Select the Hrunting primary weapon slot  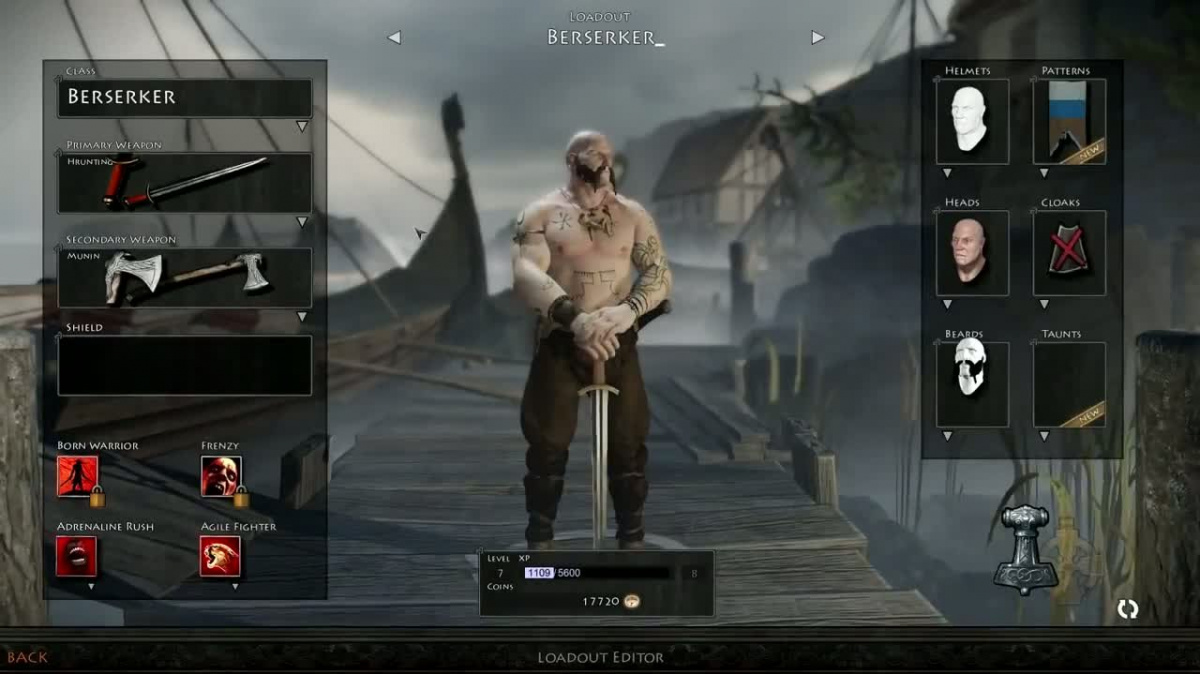pyautogui.click(x=185, y=183)
